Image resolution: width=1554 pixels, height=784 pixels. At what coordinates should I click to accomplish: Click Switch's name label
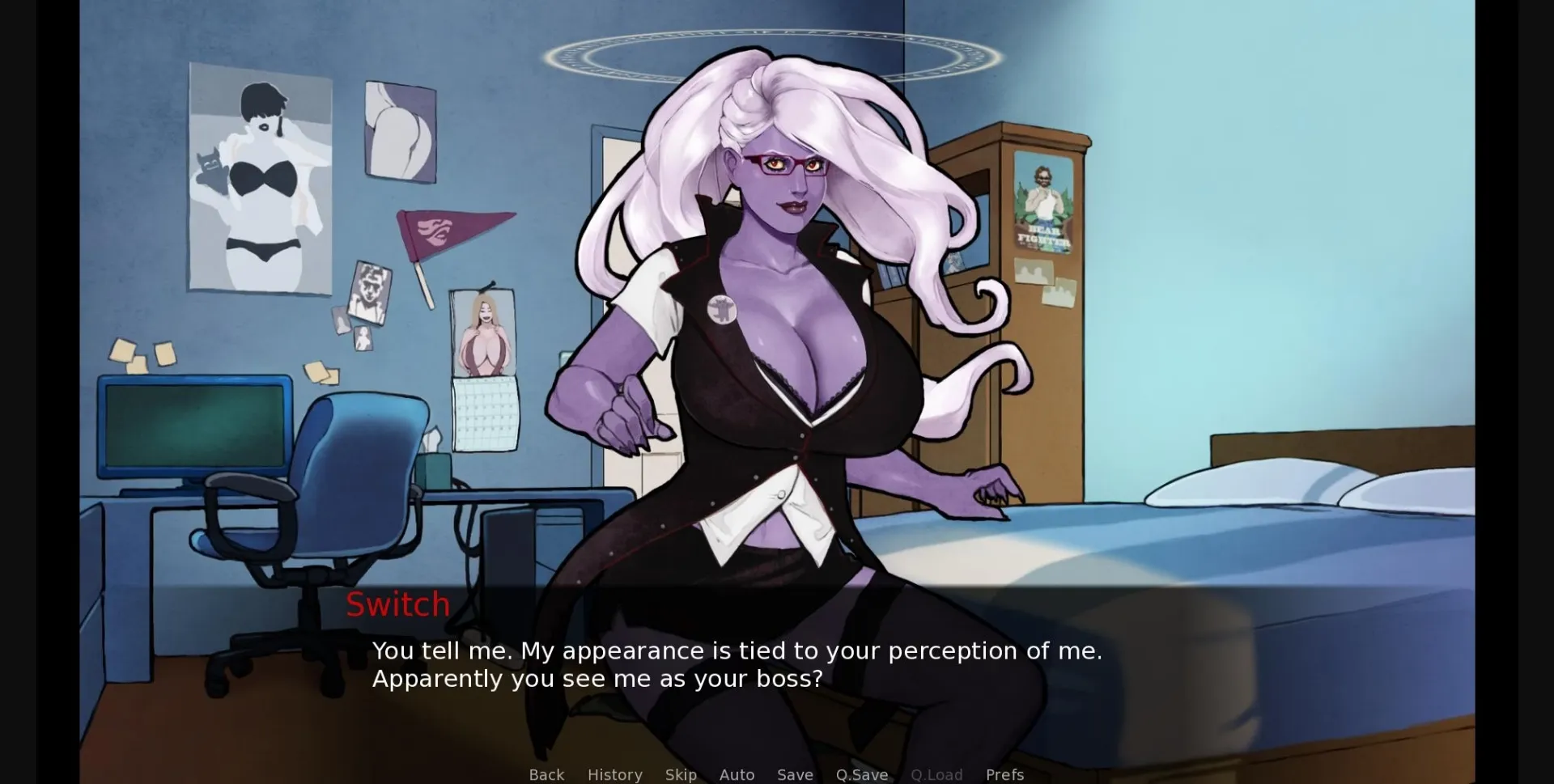(x=398, y=604)
